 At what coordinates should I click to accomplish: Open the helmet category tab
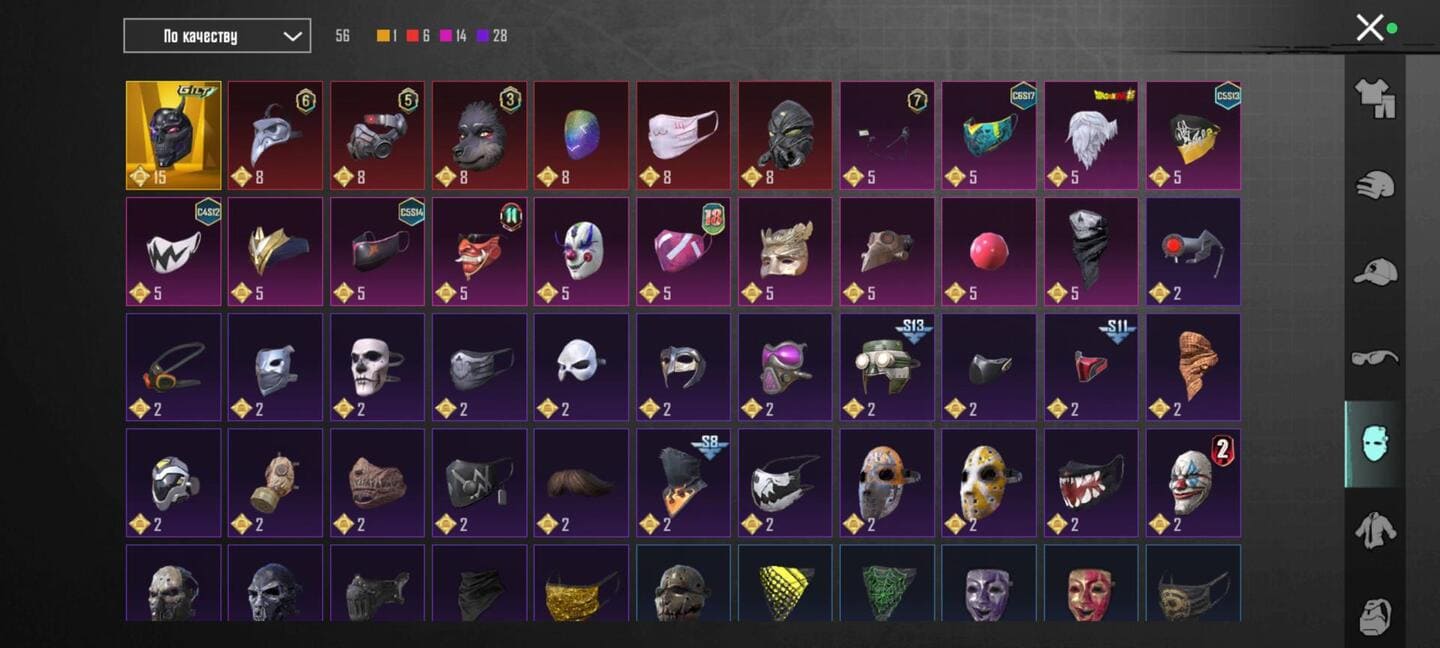pos(1375,185)
